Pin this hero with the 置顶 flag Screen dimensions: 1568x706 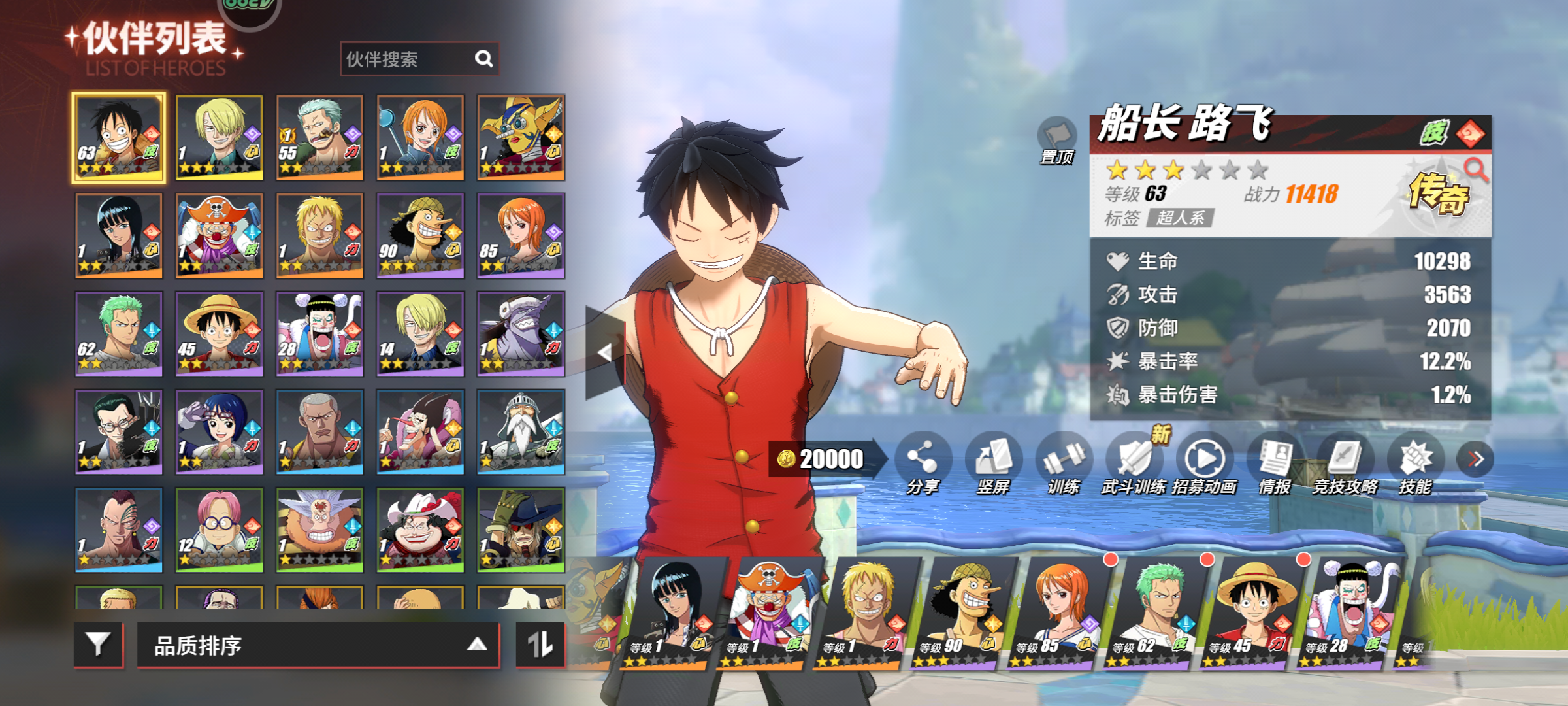(x=1056, y=139)
